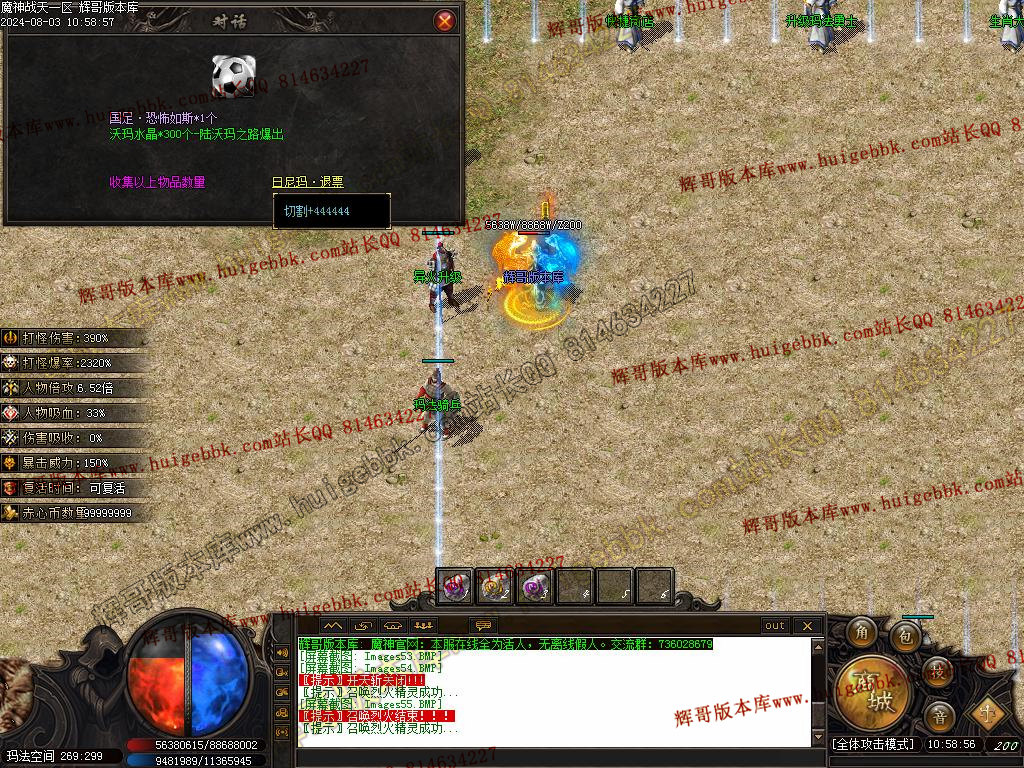Choose the 日尼玛·退票 dialogue option
The image size is (1024, 768).
point(307,182)
